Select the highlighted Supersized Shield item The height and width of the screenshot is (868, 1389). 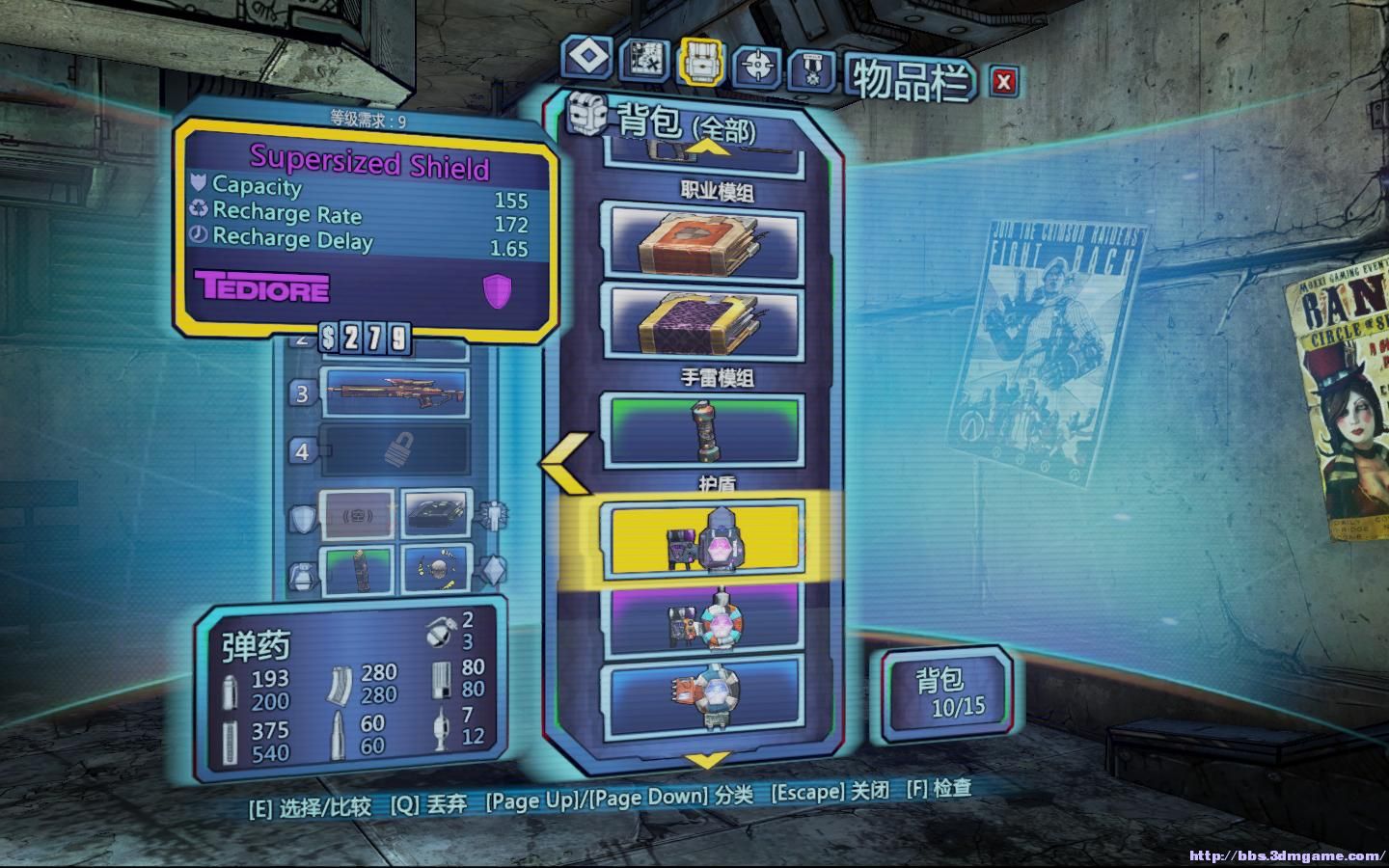702,541
